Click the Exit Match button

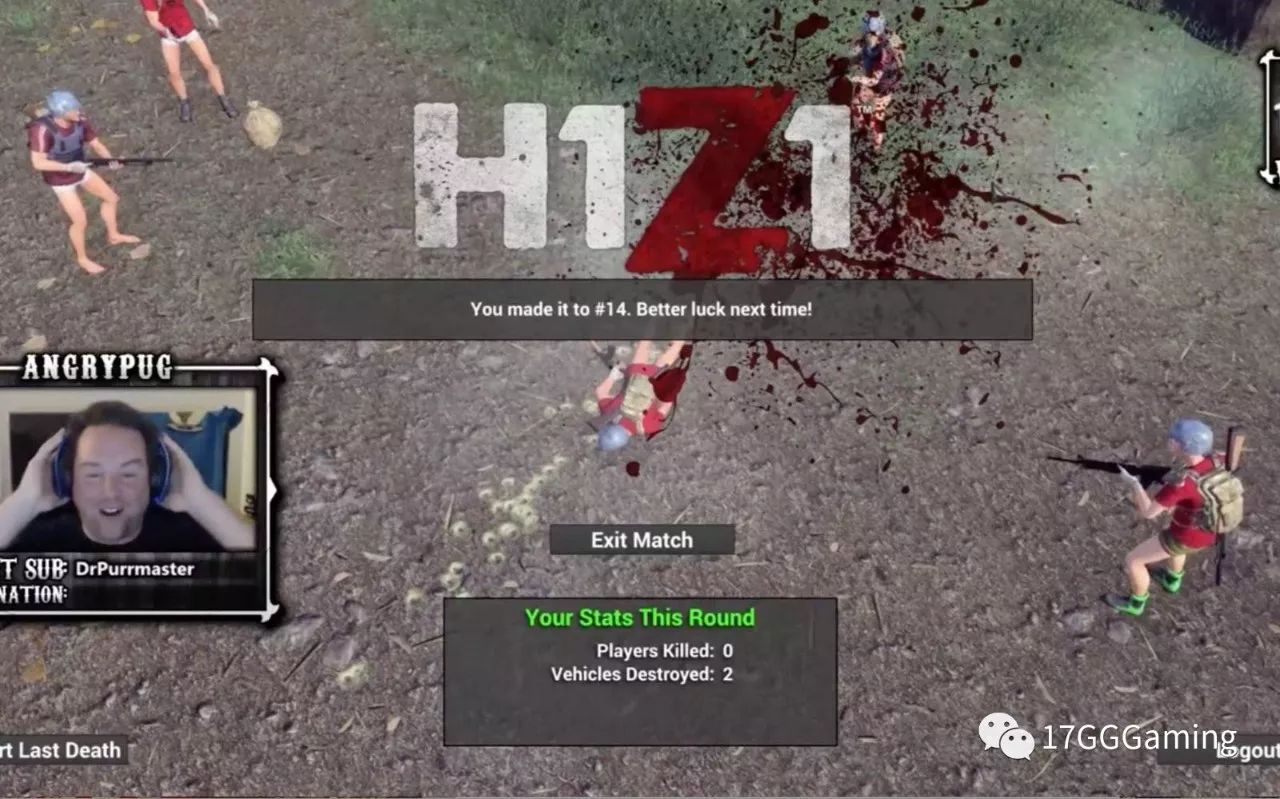click(640, 540)
